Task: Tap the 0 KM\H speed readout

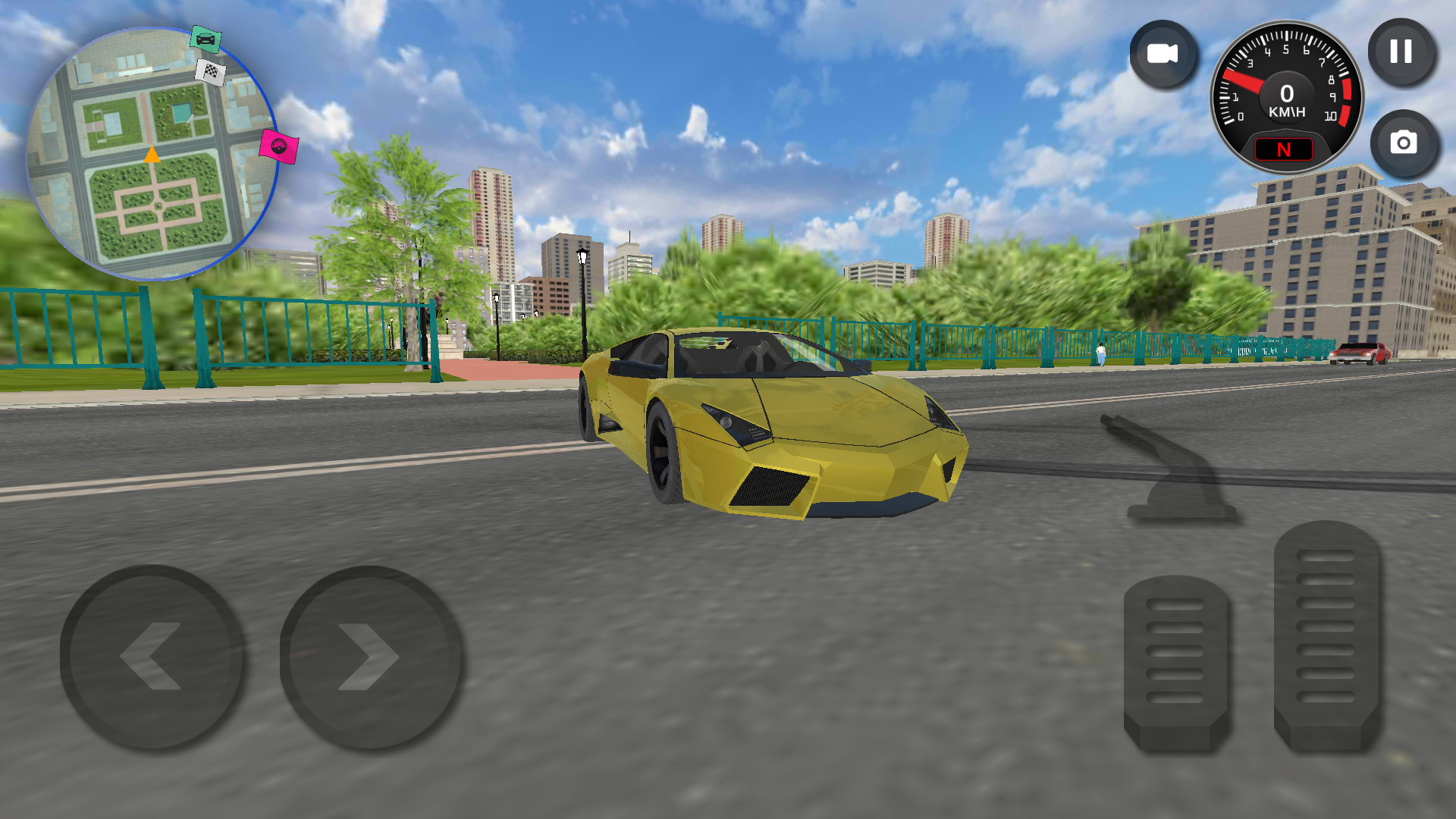Action: pos(1286,101)
